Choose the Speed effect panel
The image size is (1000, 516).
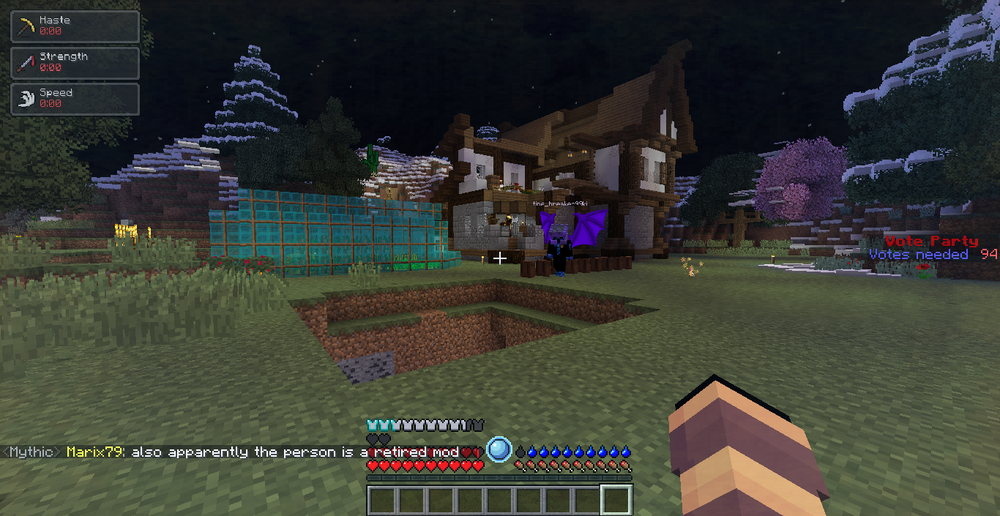(75, 98)
